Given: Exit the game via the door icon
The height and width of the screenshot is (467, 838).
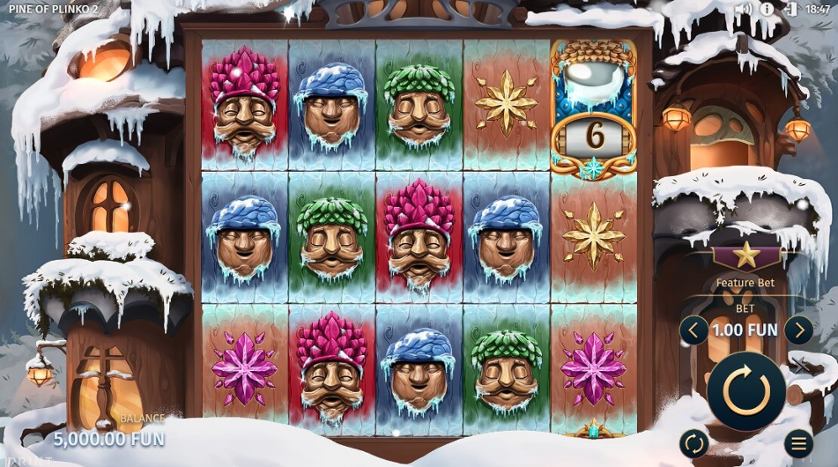Looking at the screenshot, I should (x=791, y=9).
